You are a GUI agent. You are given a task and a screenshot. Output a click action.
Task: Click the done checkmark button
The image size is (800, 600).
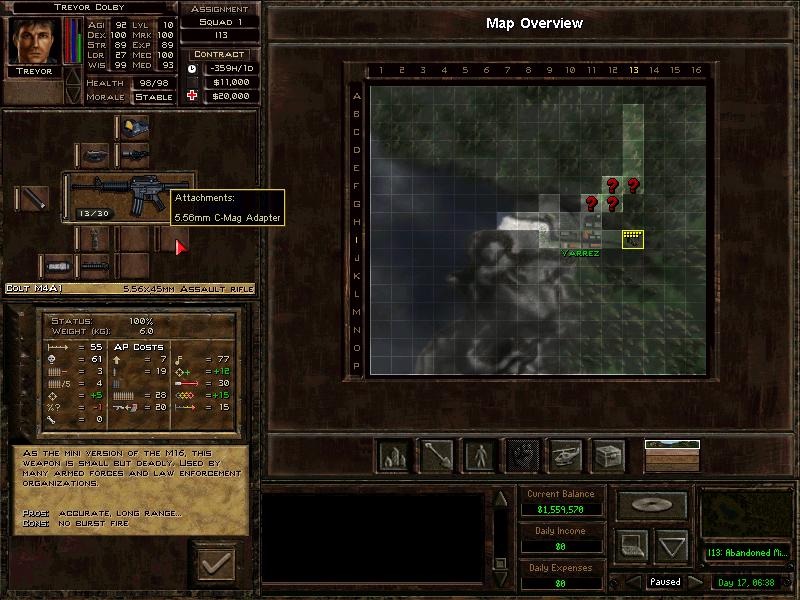pos(216,565)
